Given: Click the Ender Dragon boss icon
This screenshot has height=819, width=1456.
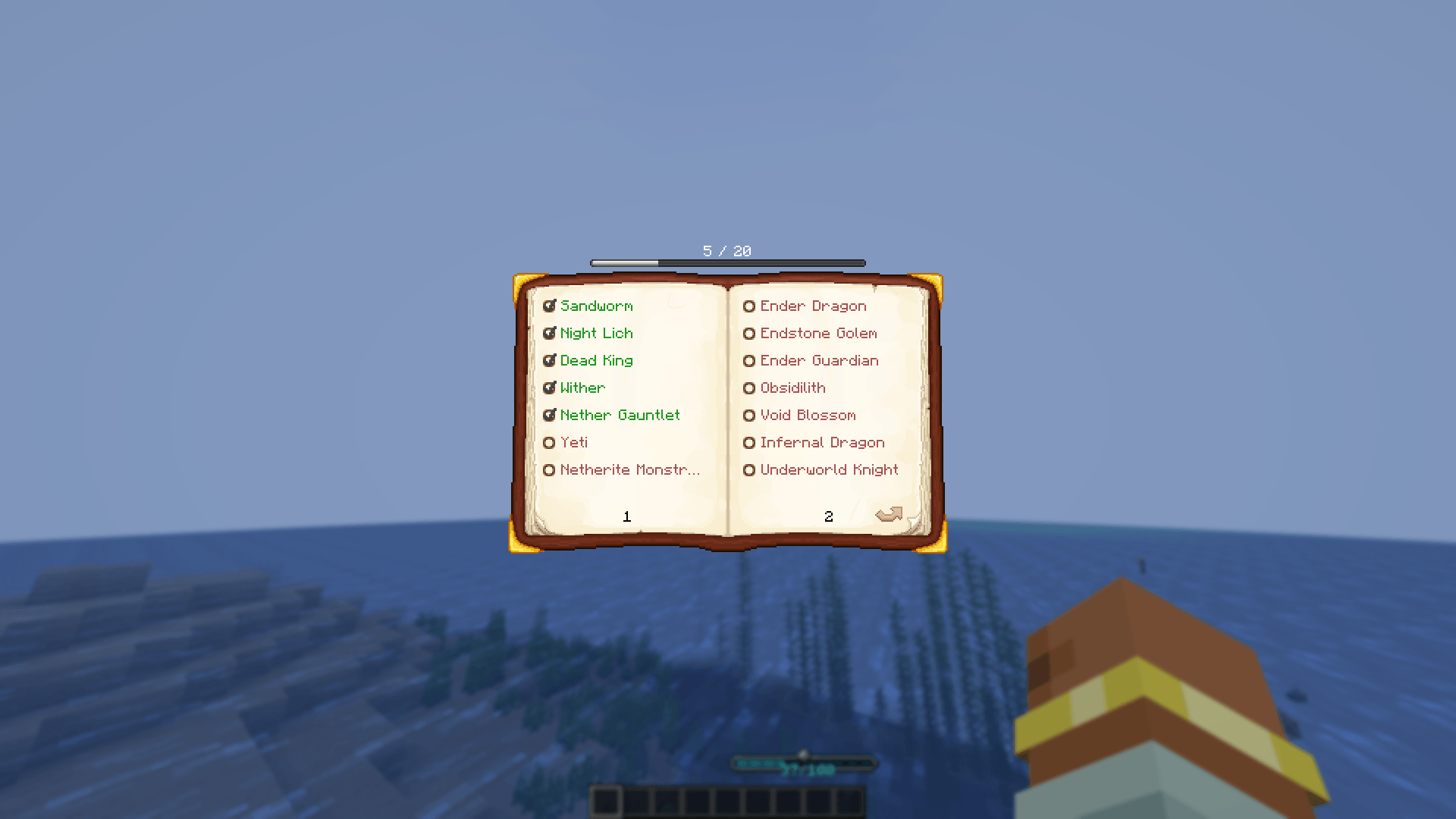Looking at the screenshot, I should point(749,306).
